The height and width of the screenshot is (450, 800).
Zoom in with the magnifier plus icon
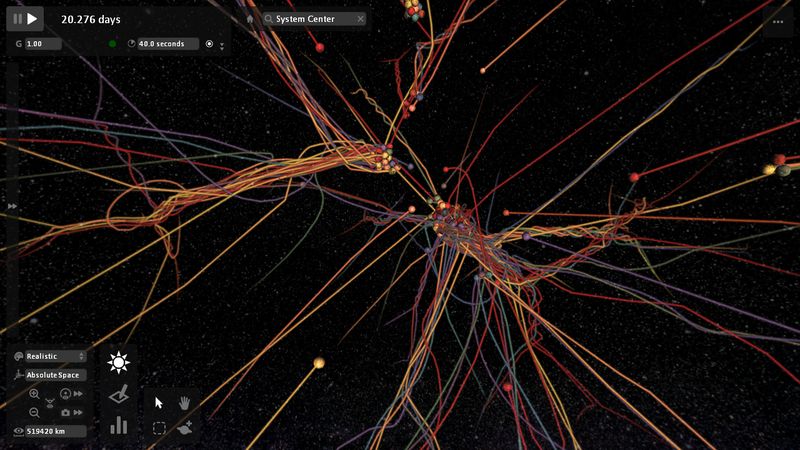coord(34,394)
